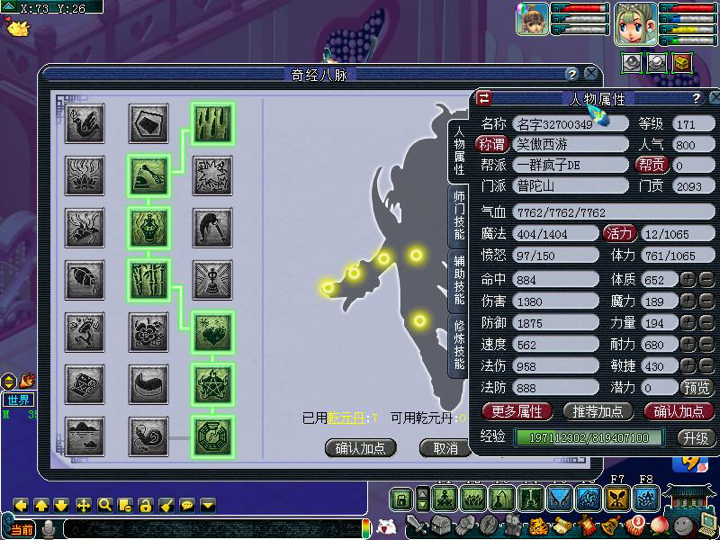Viewport: 720px width, 540px height.
Task: Level up with the 升级 button
Action: tap(696, 438)
